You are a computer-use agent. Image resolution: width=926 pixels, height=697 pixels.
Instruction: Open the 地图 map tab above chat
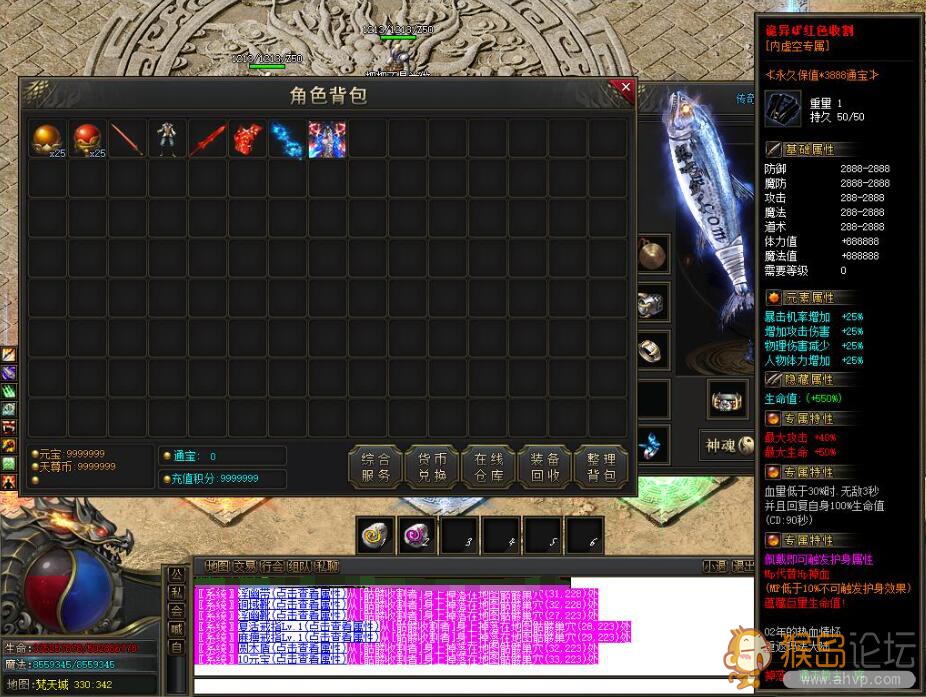point(217,566)
